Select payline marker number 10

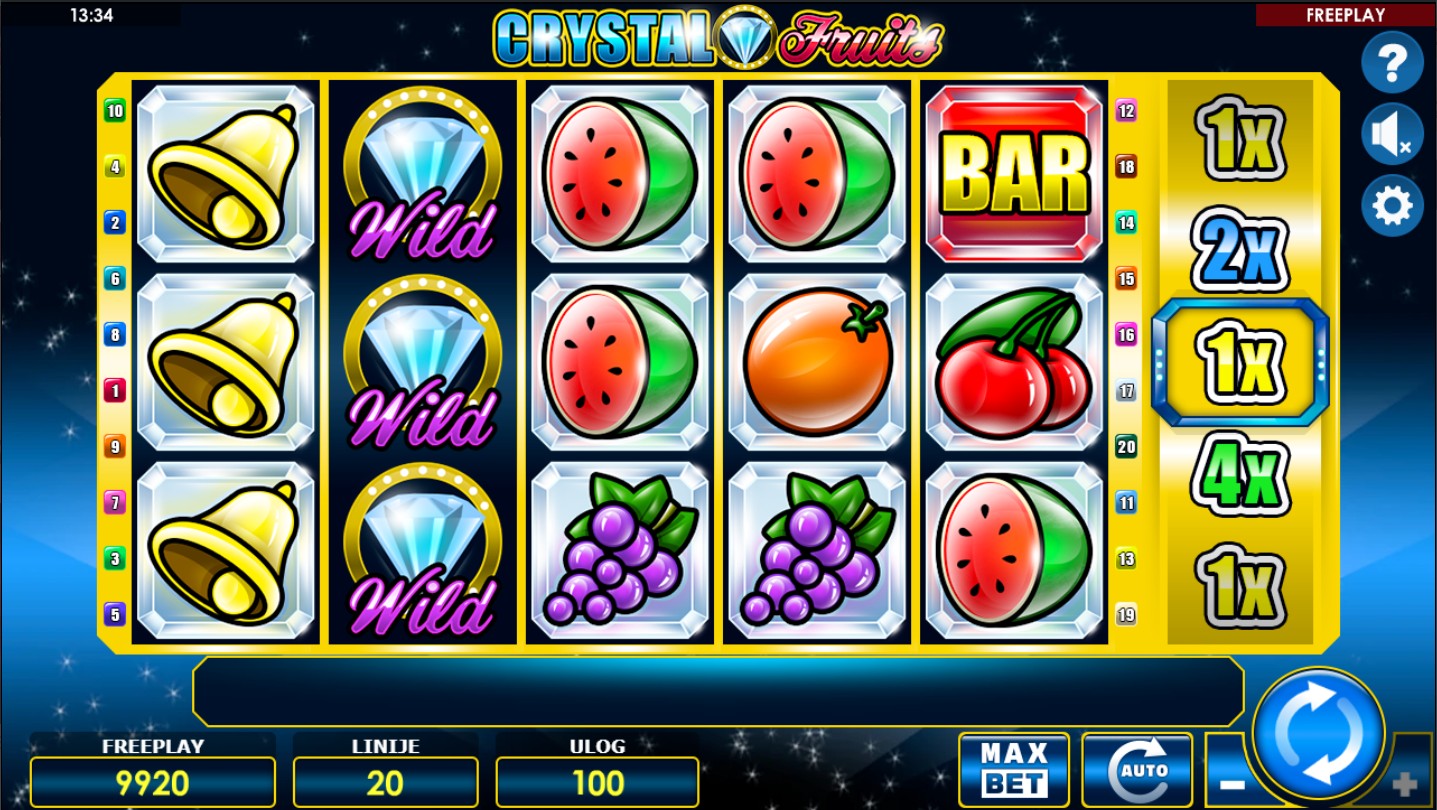115,111
